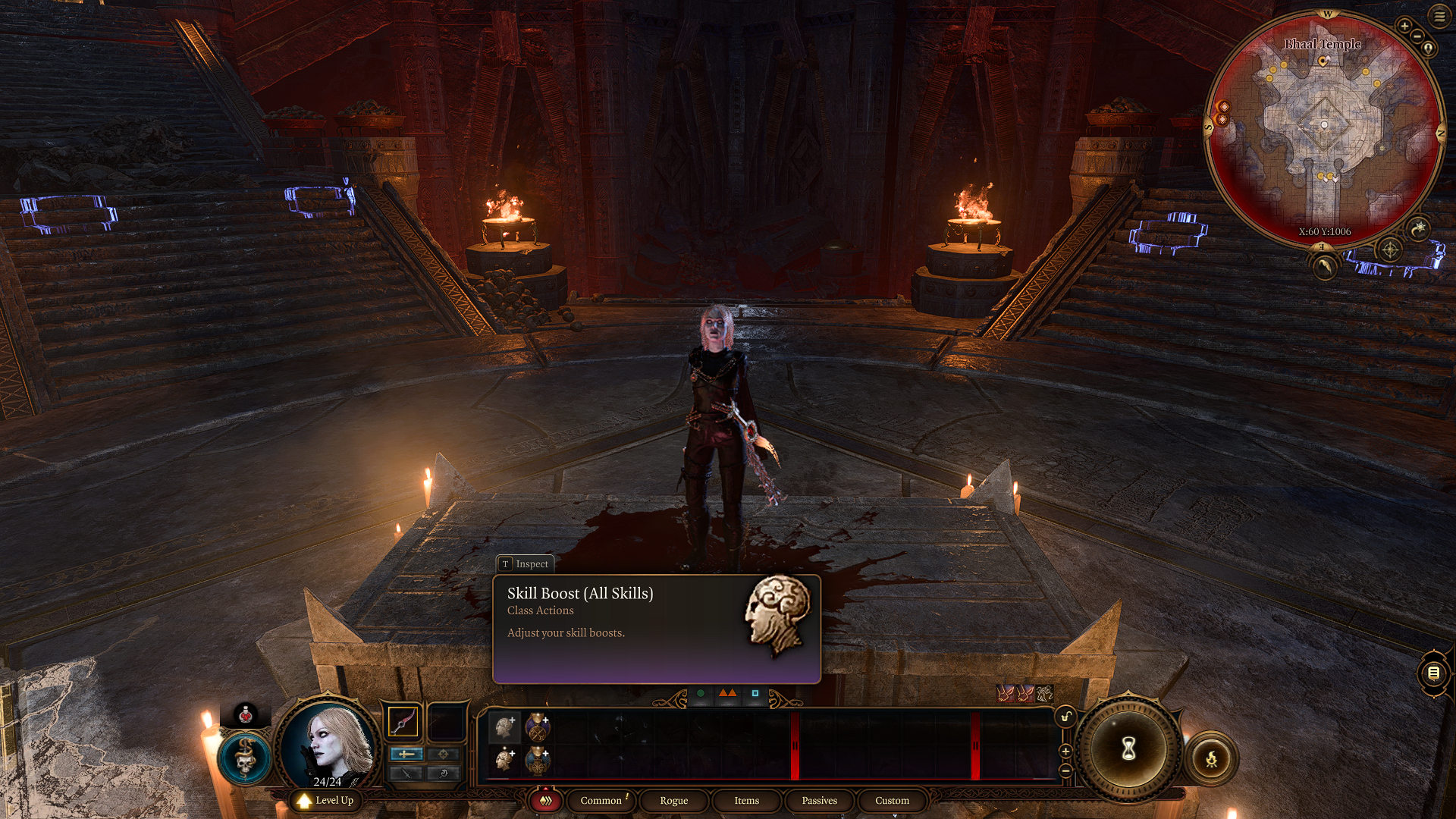Expand the hotbar with the red double-chevron button

(x=546, y=801)
